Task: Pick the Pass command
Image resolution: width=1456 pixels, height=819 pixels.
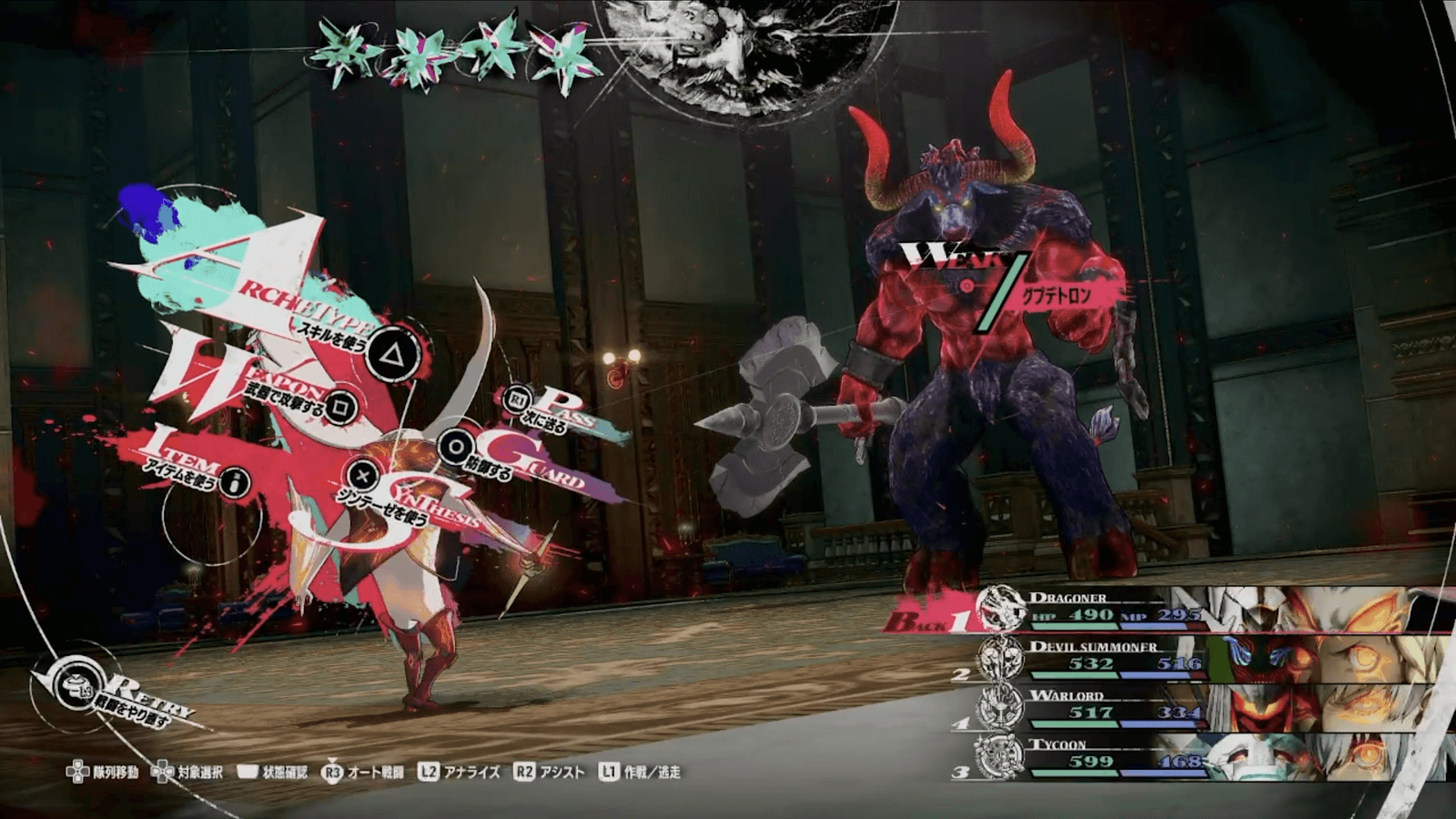Action: point(519,399)
